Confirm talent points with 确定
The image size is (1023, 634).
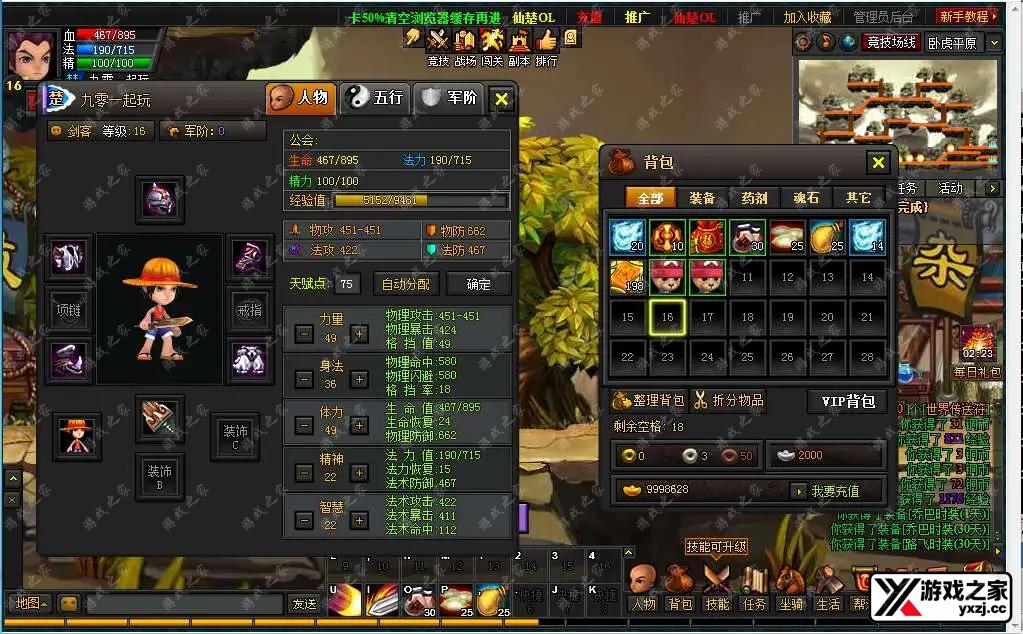[x=479, y=284]
